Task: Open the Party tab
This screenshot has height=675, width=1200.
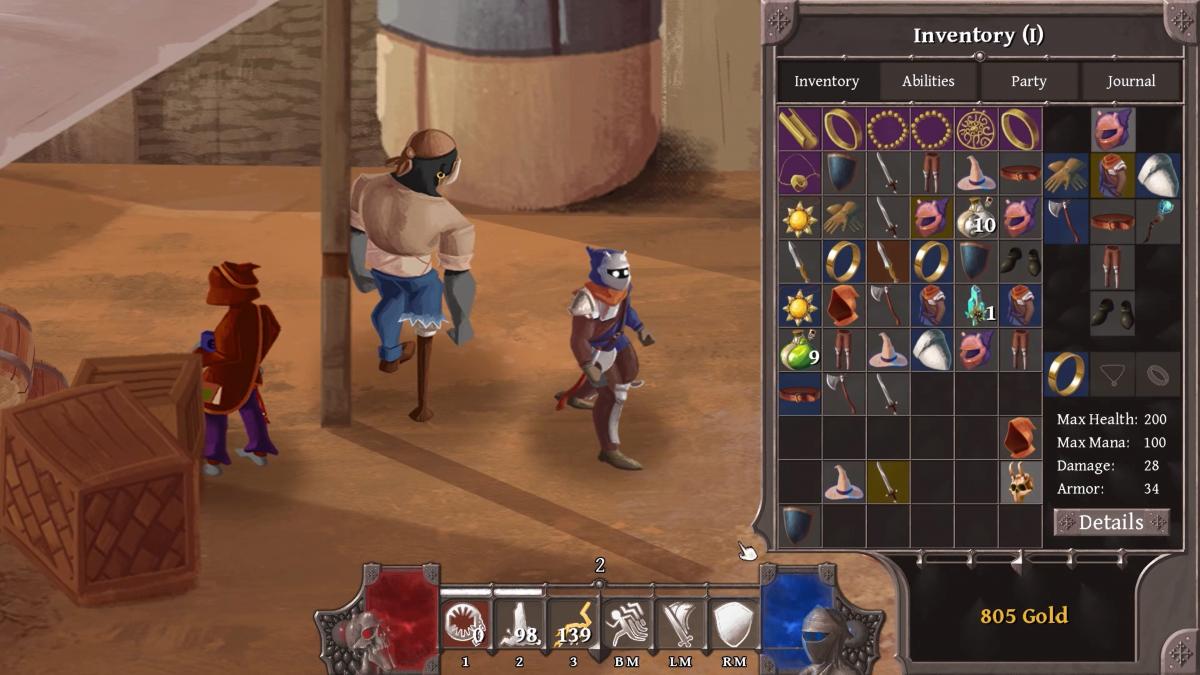Action: coord(1028,82)
